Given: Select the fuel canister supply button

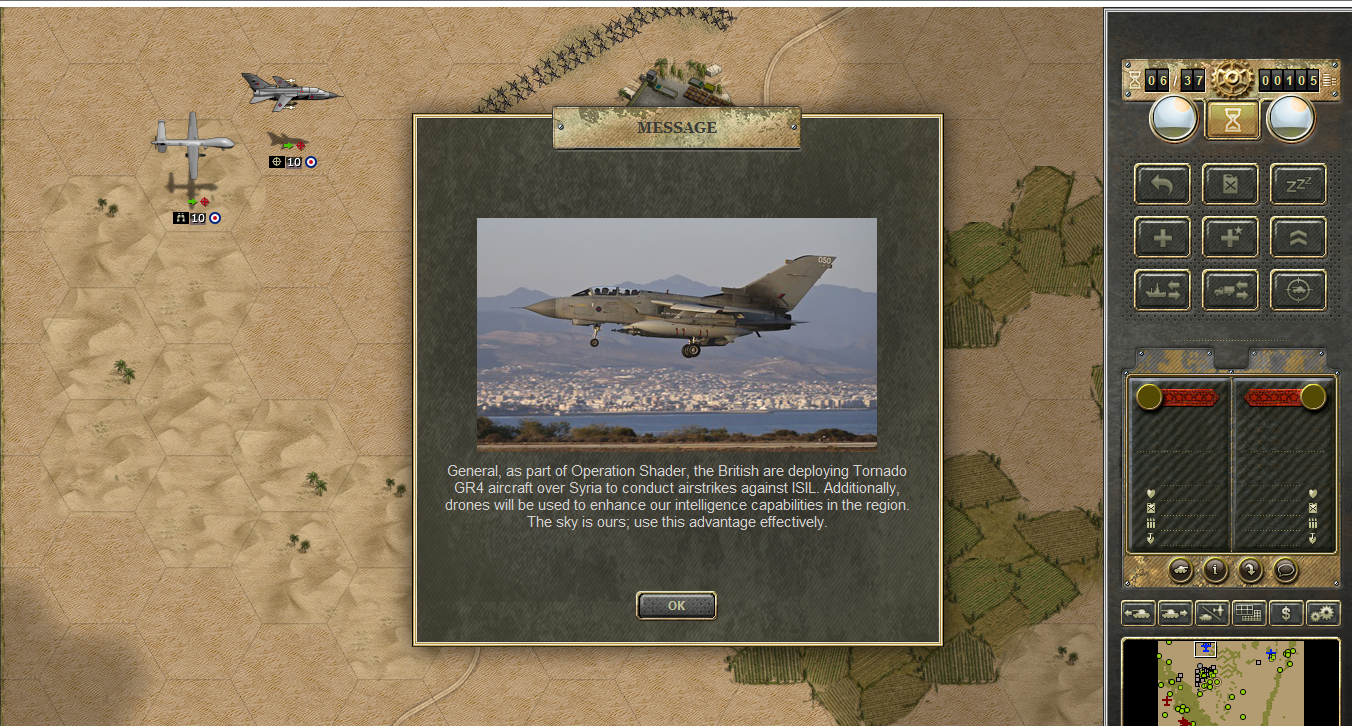Looking at the screenshot, I should pyautogui.click(x=1230, y=184).
